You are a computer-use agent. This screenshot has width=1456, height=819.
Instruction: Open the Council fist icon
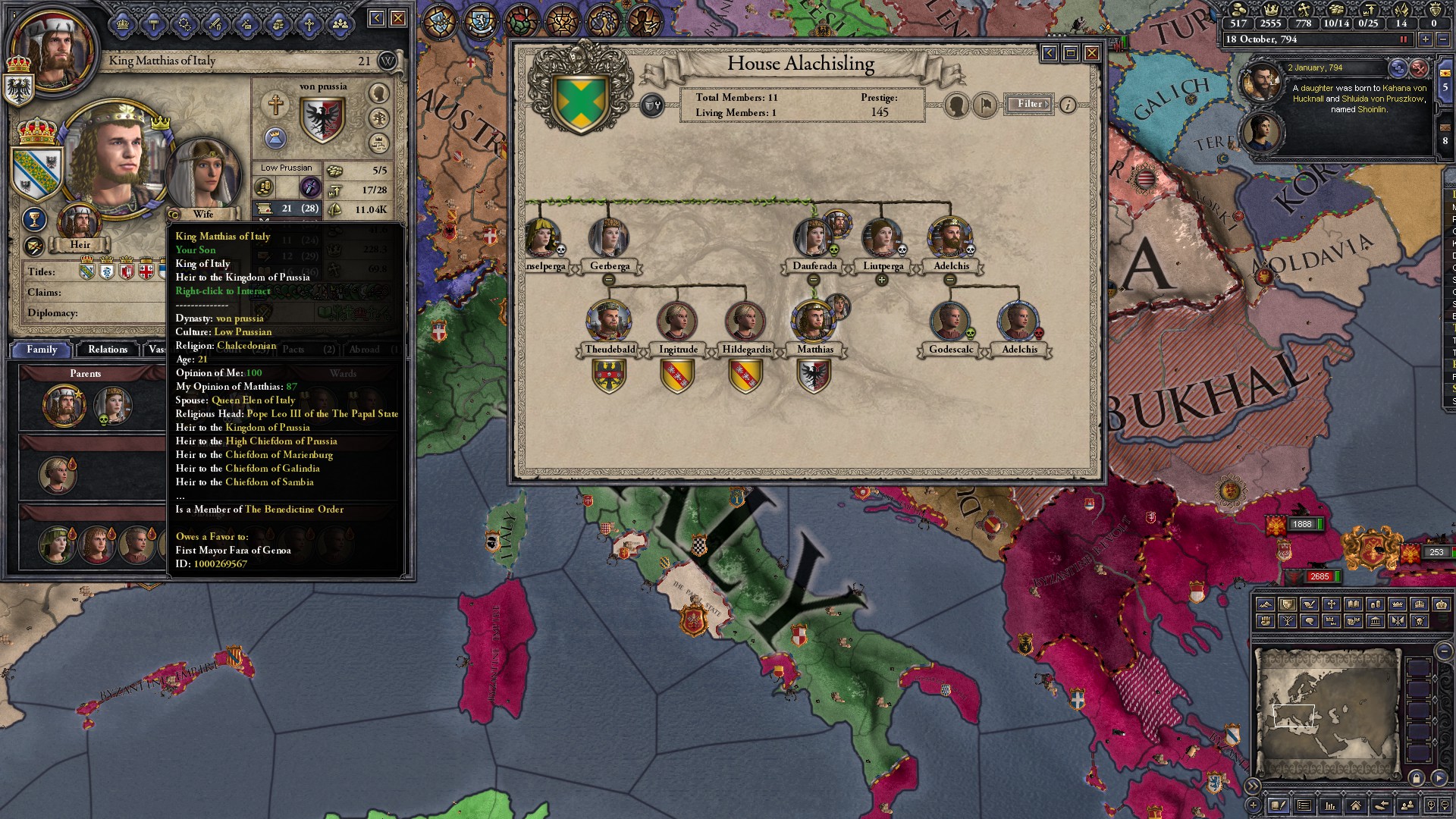(278, 24)
